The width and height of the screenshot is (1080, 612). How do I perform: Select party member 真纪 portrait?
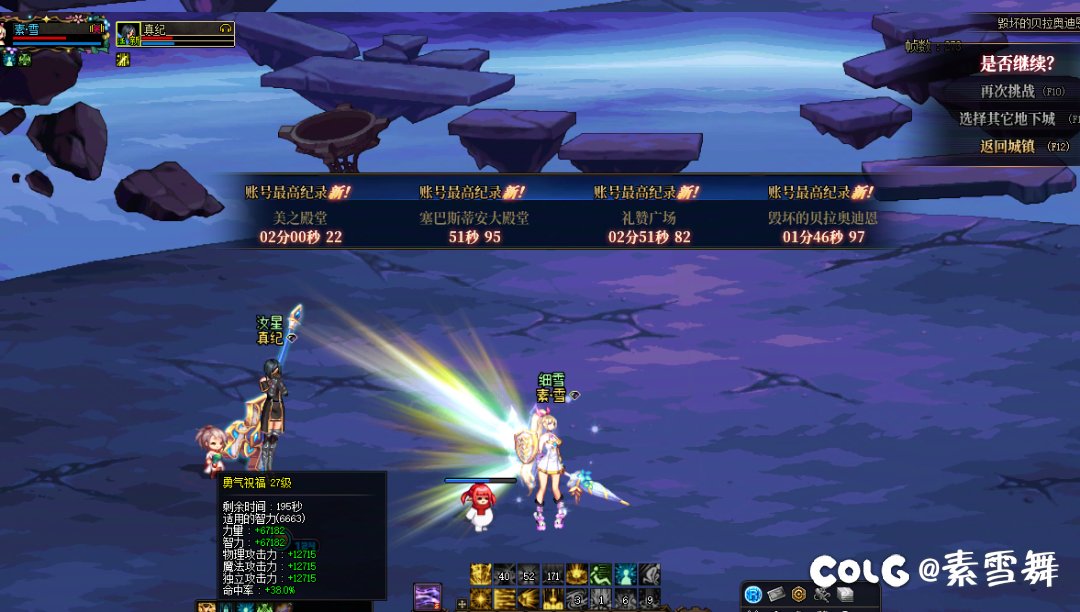[128, 35]
